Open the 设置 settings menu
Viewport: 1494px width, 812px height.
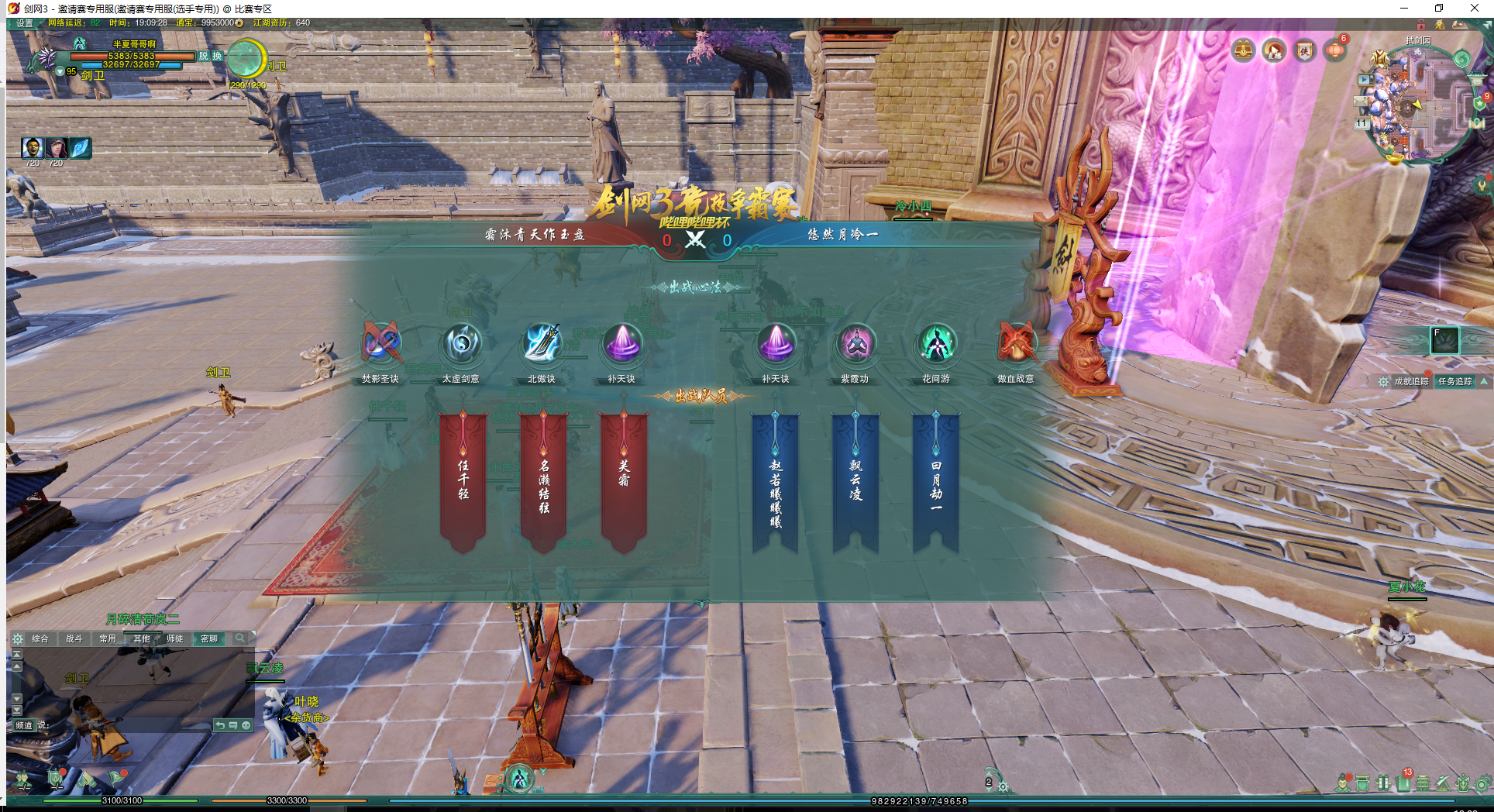[x=25, y=23]
